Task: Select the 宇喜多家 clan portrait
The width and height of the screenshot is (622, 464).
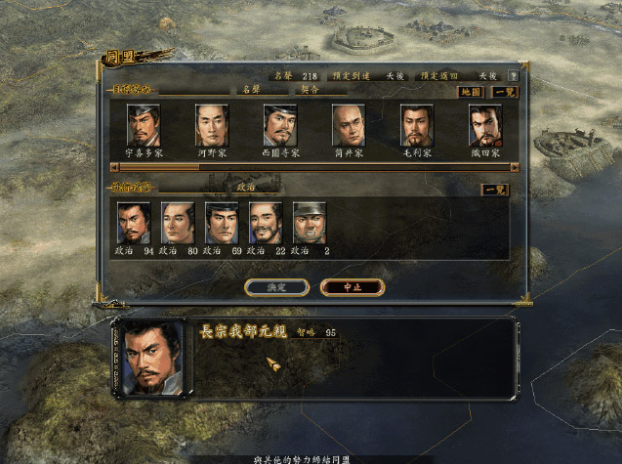Action: (144, 126)
